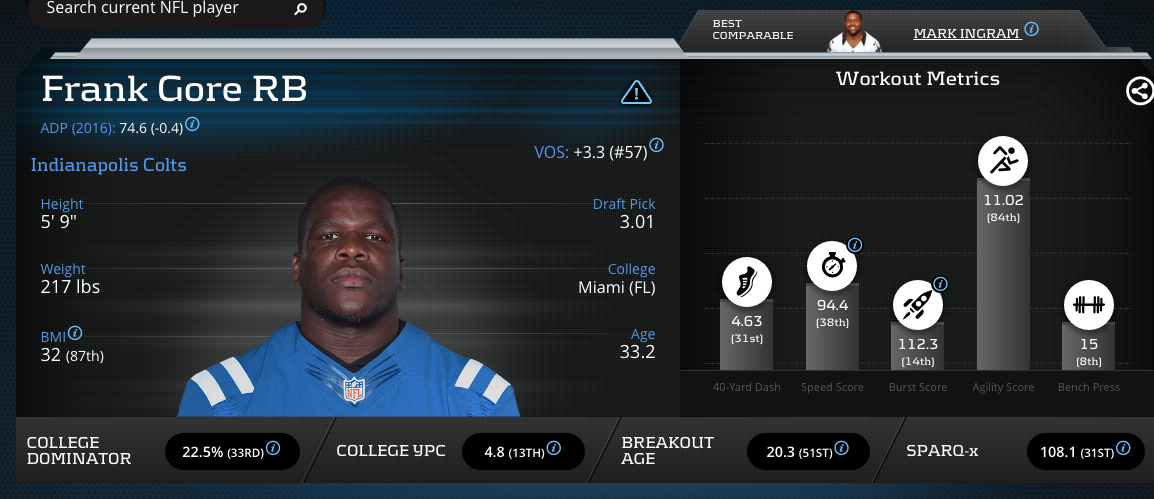1154x499 pixels.
Task: Open the BMI info icon
Action: click(75, 333)
